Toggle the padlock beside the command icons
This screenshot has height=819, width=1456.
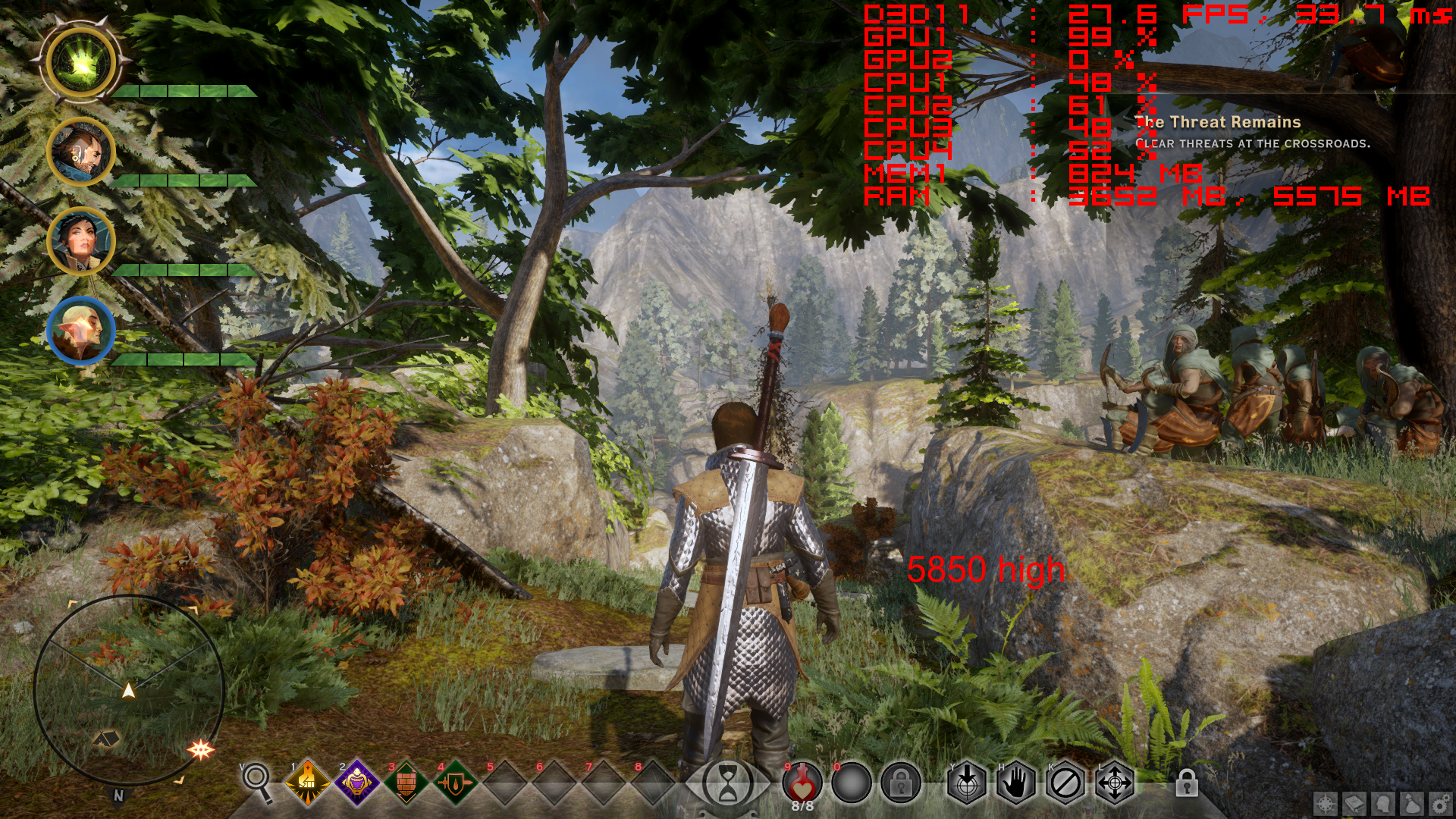click(x=1187, y=783)
